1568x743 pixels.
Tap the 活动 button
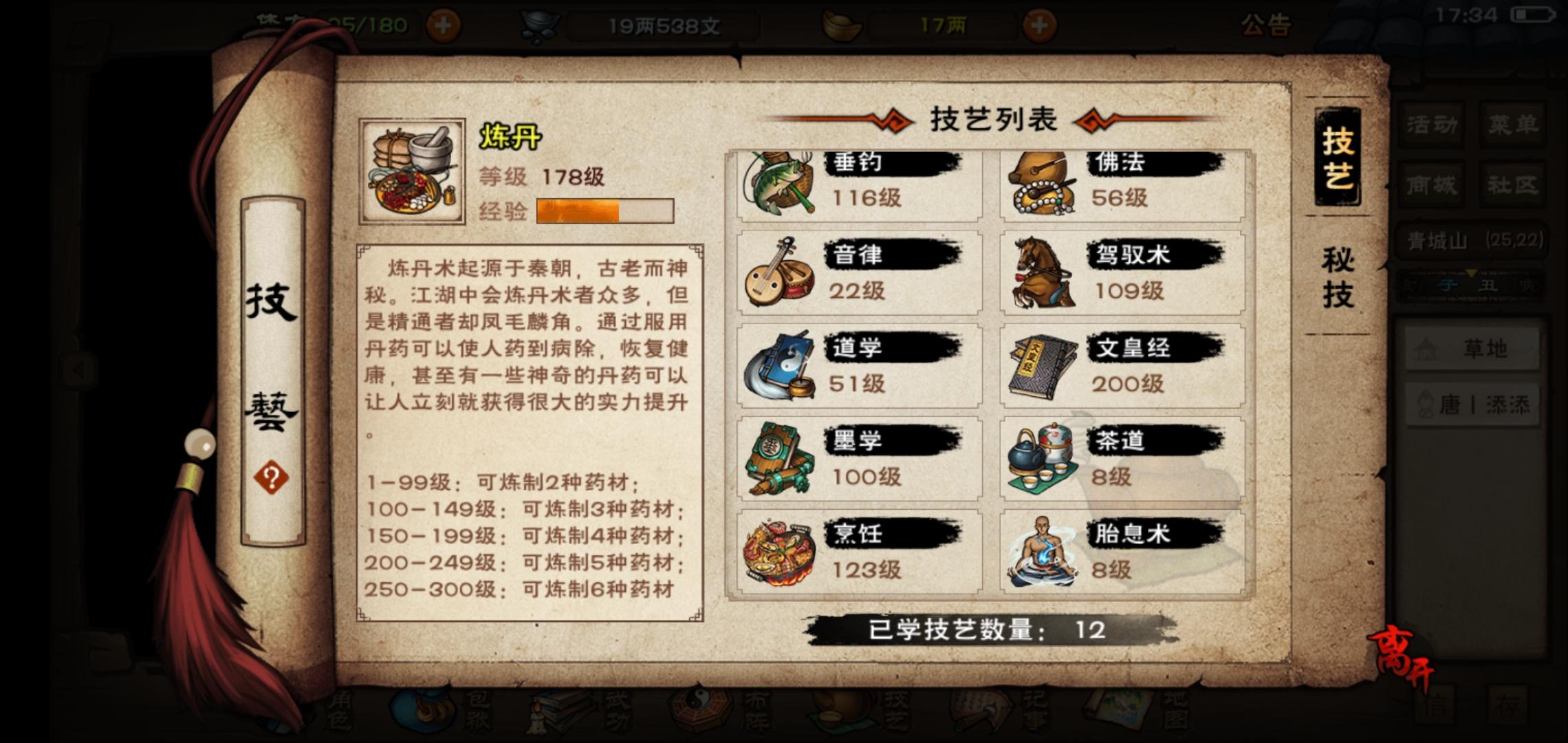click(x=1432, y=124)
